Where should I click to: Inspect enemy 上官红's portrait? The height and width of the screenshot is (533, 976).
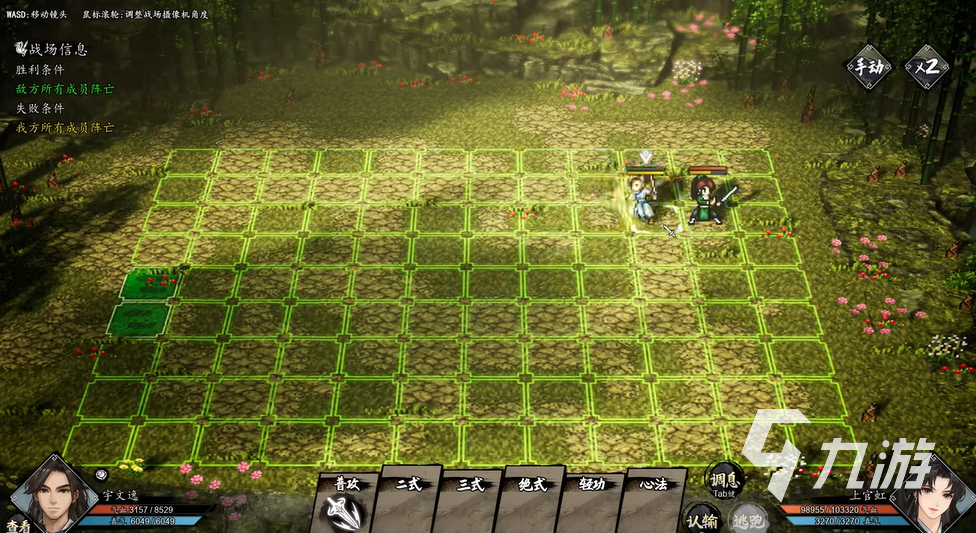click(x=931, y=495)
